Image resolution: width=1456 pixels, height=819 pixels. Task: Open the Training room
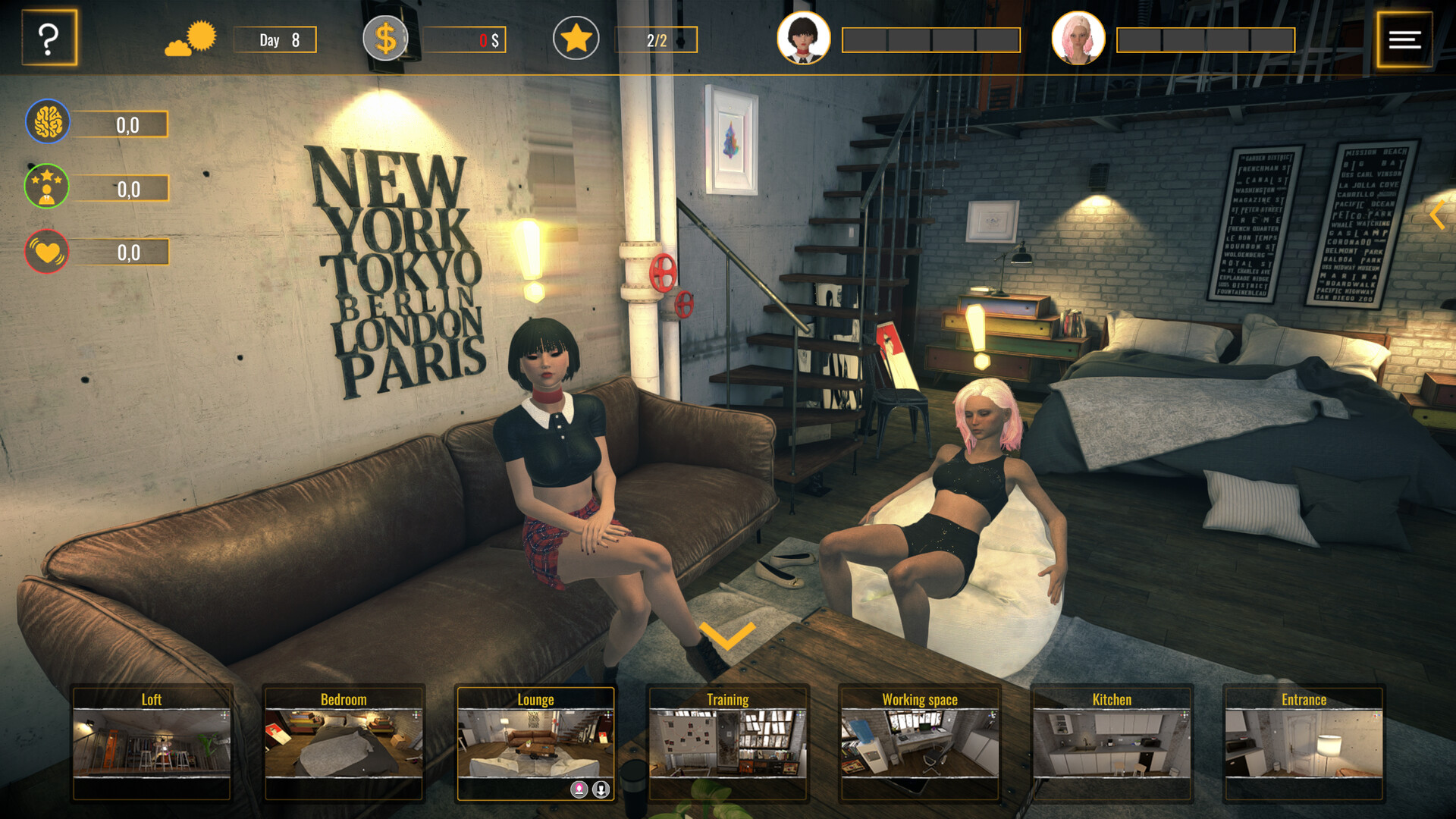(728, 742)
